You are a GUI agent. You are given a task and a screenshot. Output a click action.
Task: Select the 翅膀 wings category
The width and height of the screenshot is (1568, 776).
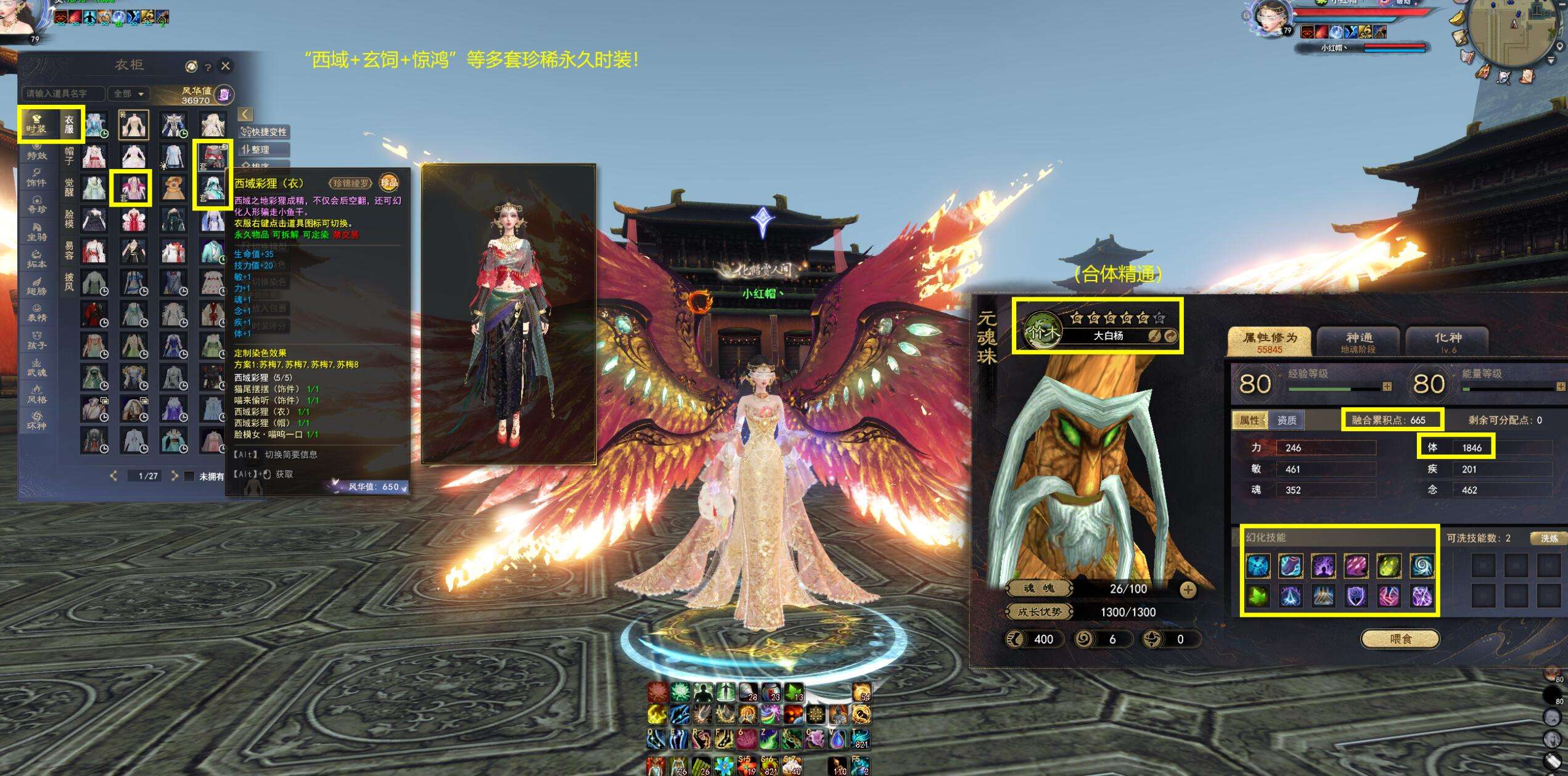(36, 287)
